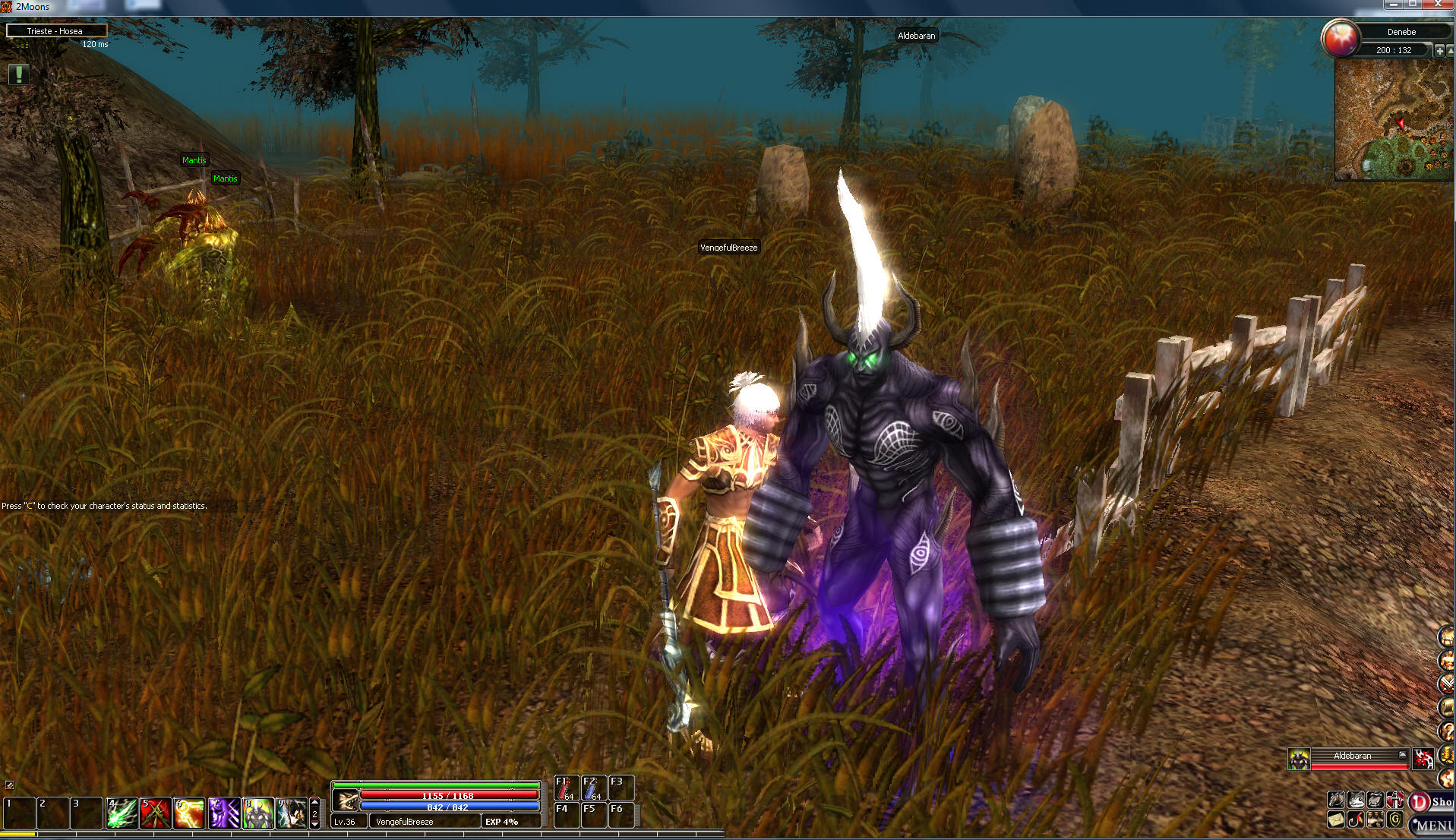
Task: Use the red potion in the F1 slot
Action: click(x=566, y=788)
